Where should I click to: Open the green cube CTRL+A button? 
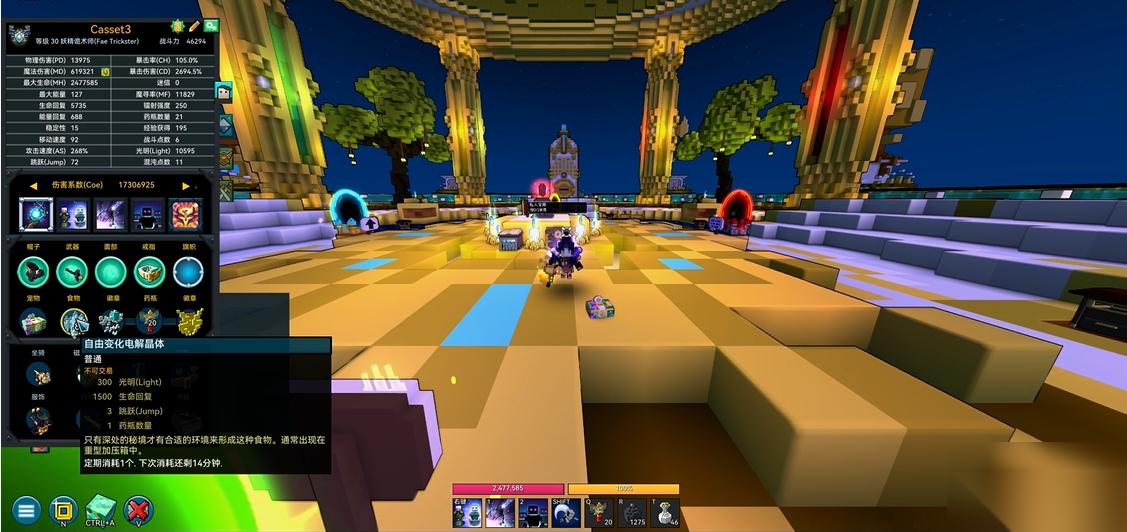[x=101, y=509]
